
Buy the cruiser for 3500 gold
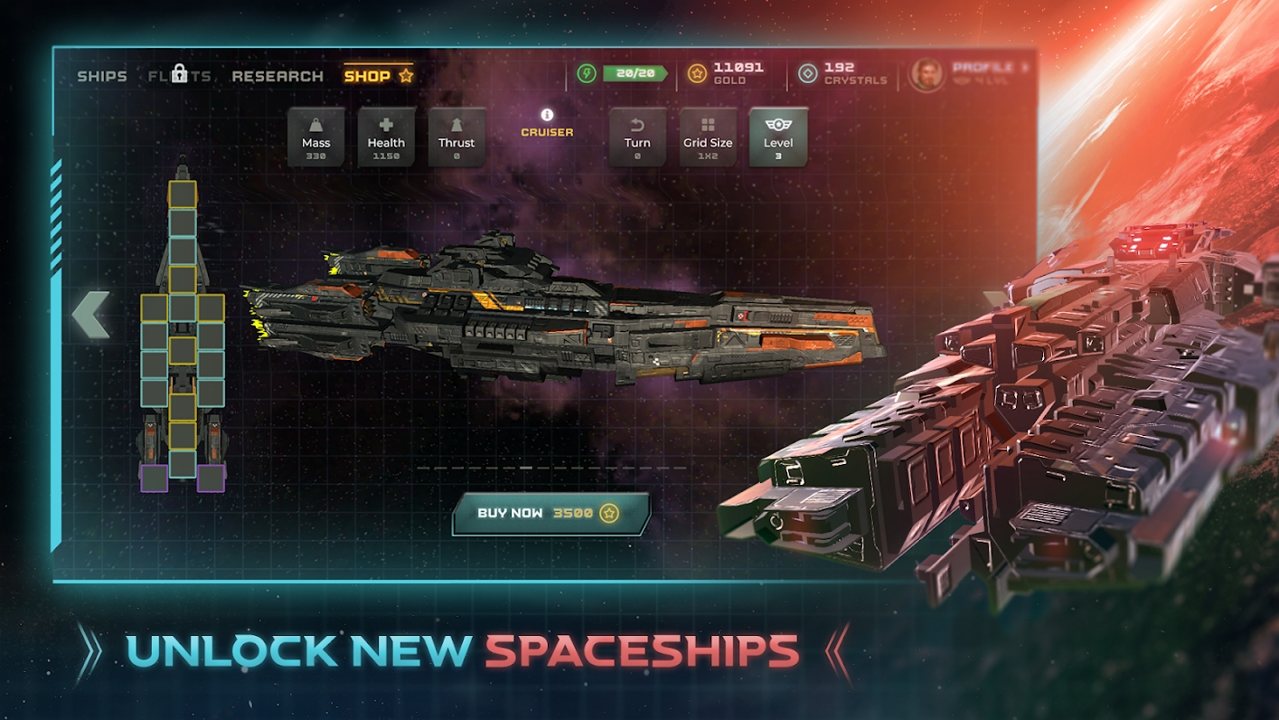[x=550, y=513]
